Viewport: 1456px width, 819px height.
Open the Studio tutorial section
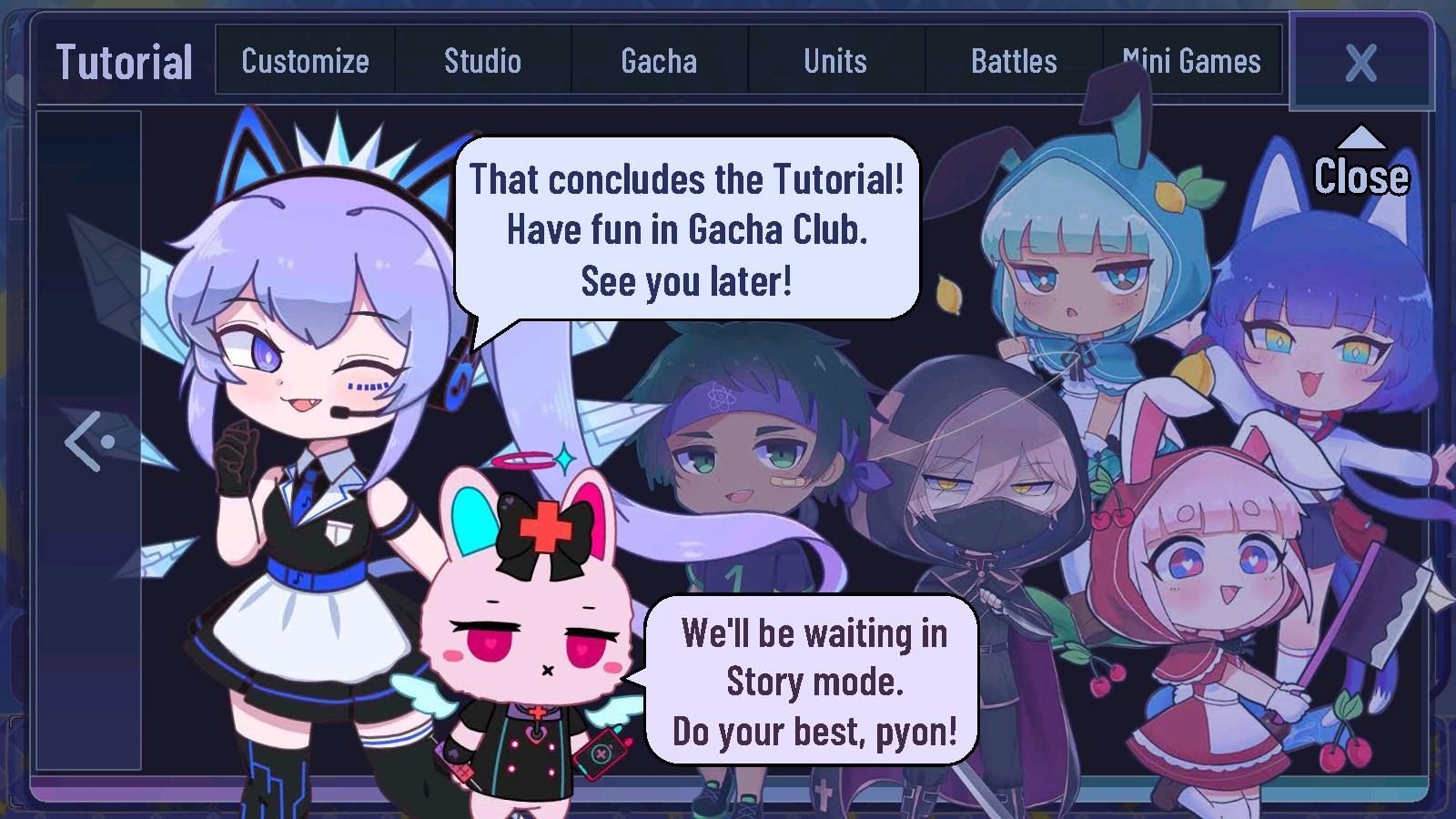481,61
